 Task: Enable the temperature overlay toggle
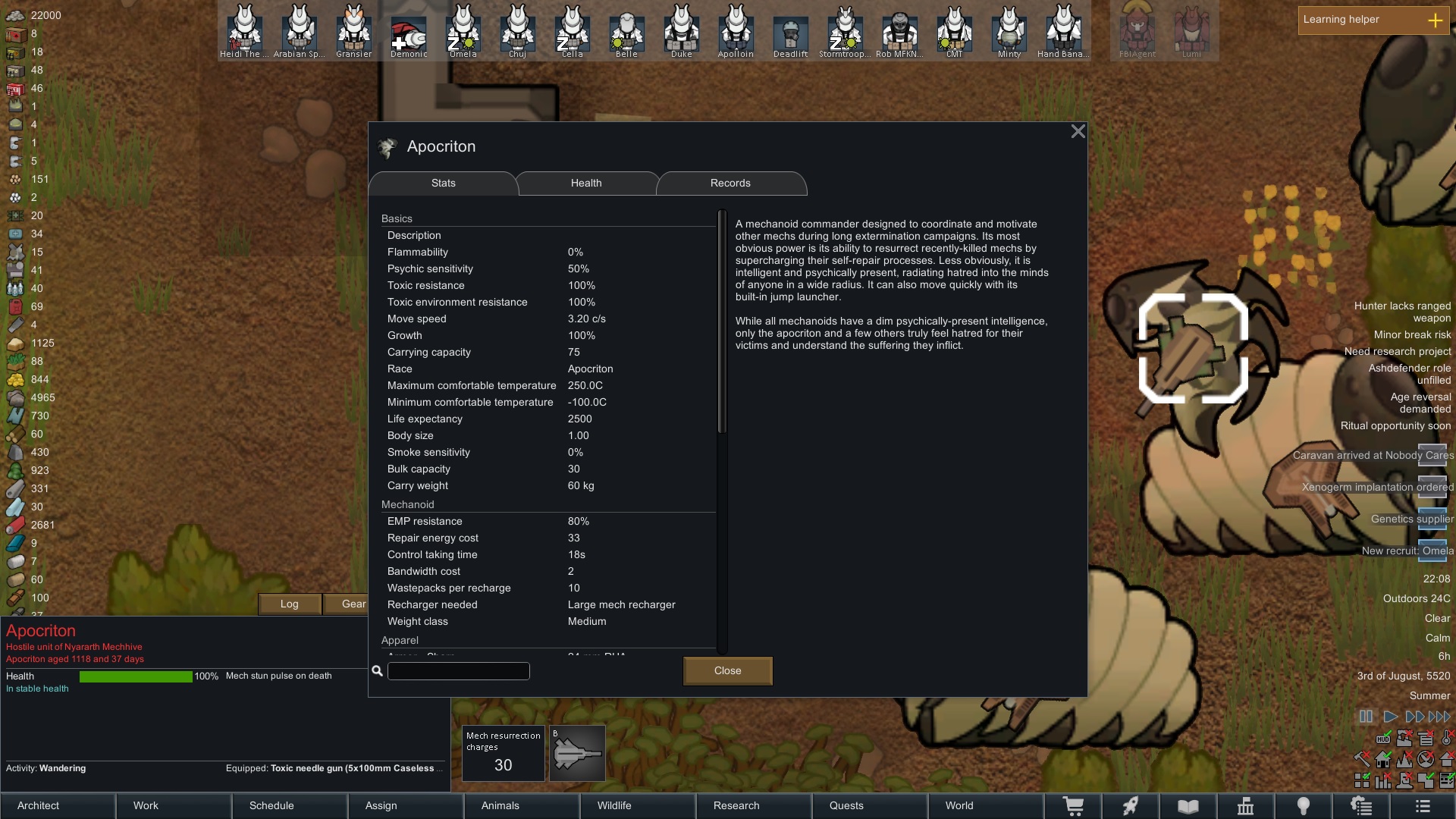1447,739
